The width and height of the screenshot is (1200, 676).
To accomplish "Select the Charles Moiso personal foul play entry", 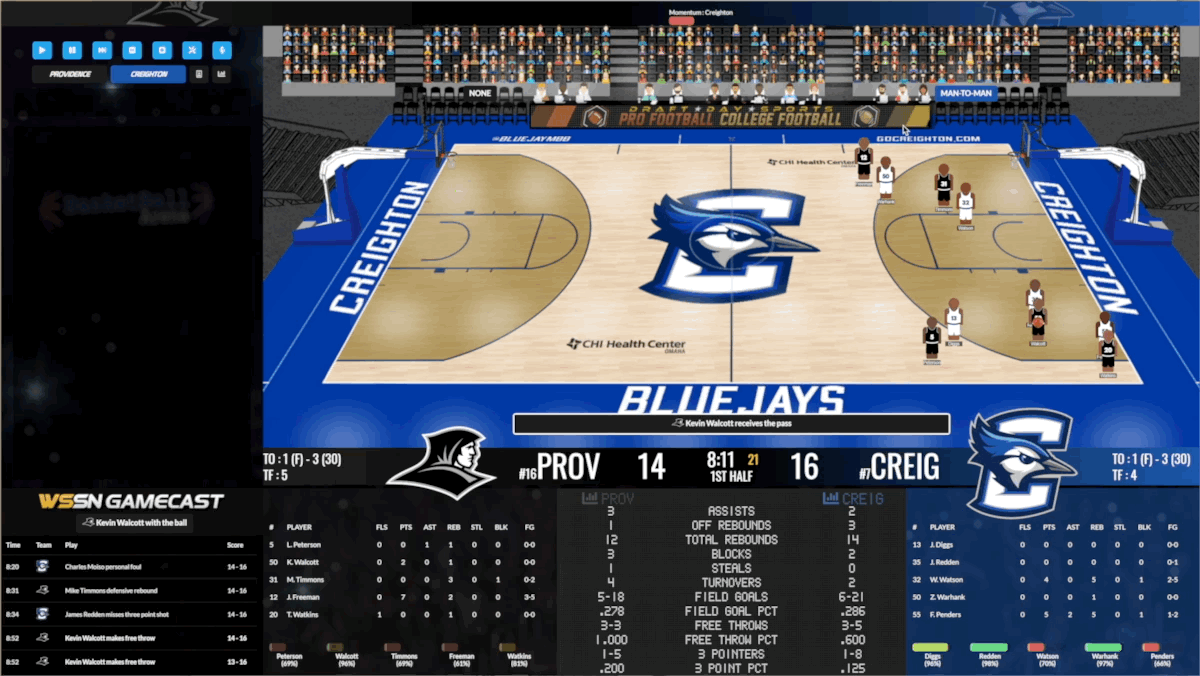I will click(130, 565).
